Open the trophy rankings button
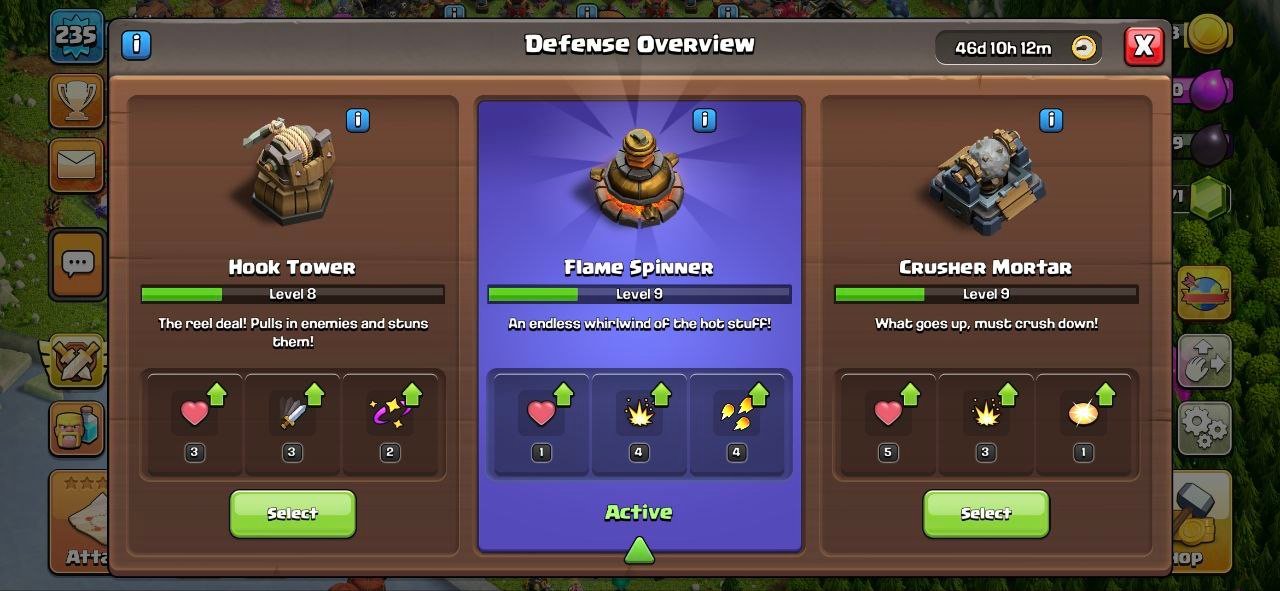The width and height of the screenshot is (1280, 591). 76,99
